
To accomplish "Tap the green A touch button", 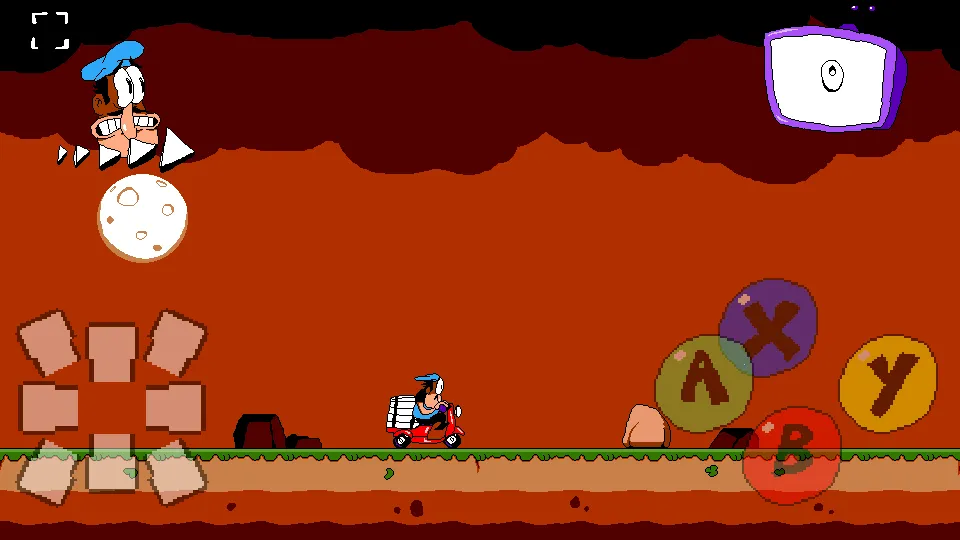I will [x=703, y=383].
